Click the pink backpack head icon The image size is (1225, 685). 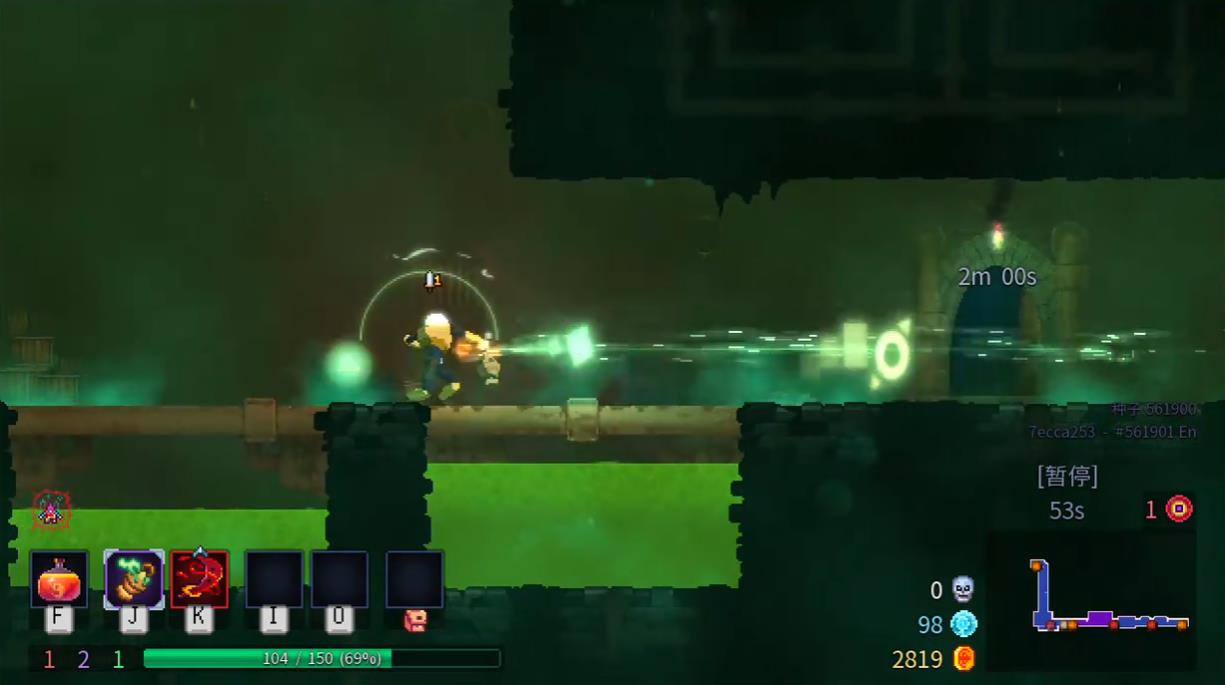[x=415, y=621]
